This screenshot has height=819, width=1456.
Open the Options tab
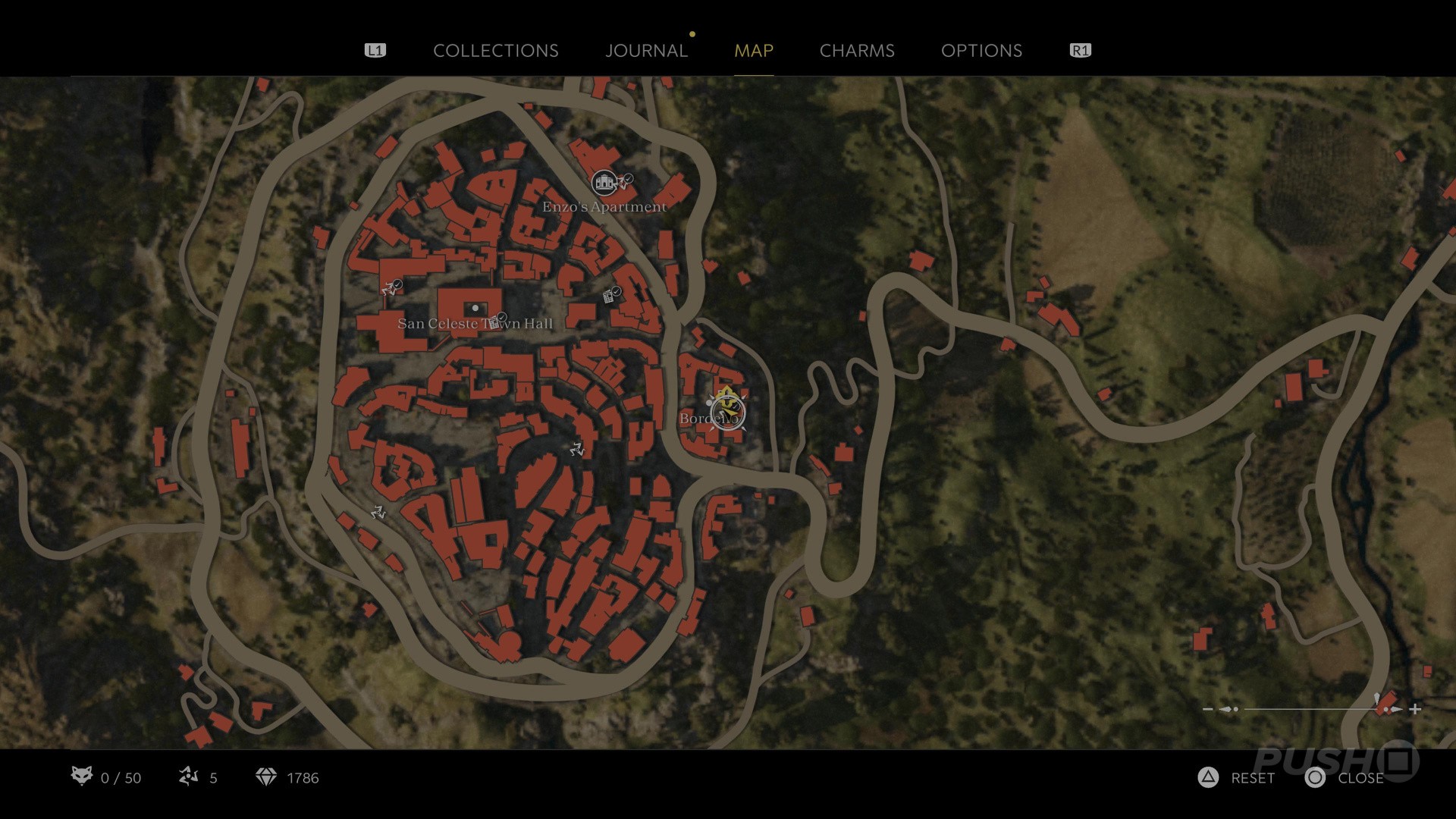tap(981, 51)
